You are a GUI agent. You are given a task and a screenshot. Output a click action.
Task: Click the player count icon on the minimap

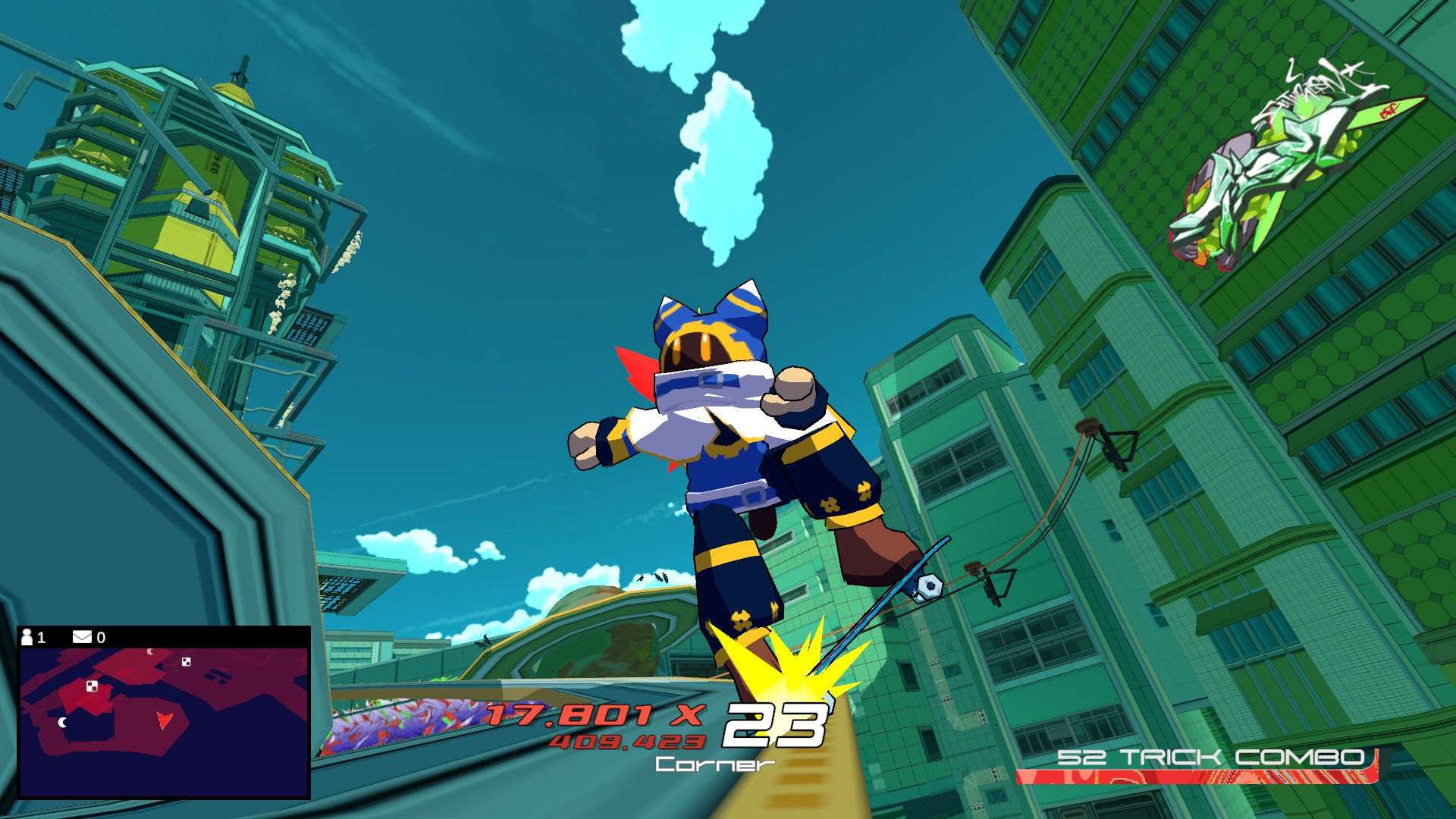(27, 637)
